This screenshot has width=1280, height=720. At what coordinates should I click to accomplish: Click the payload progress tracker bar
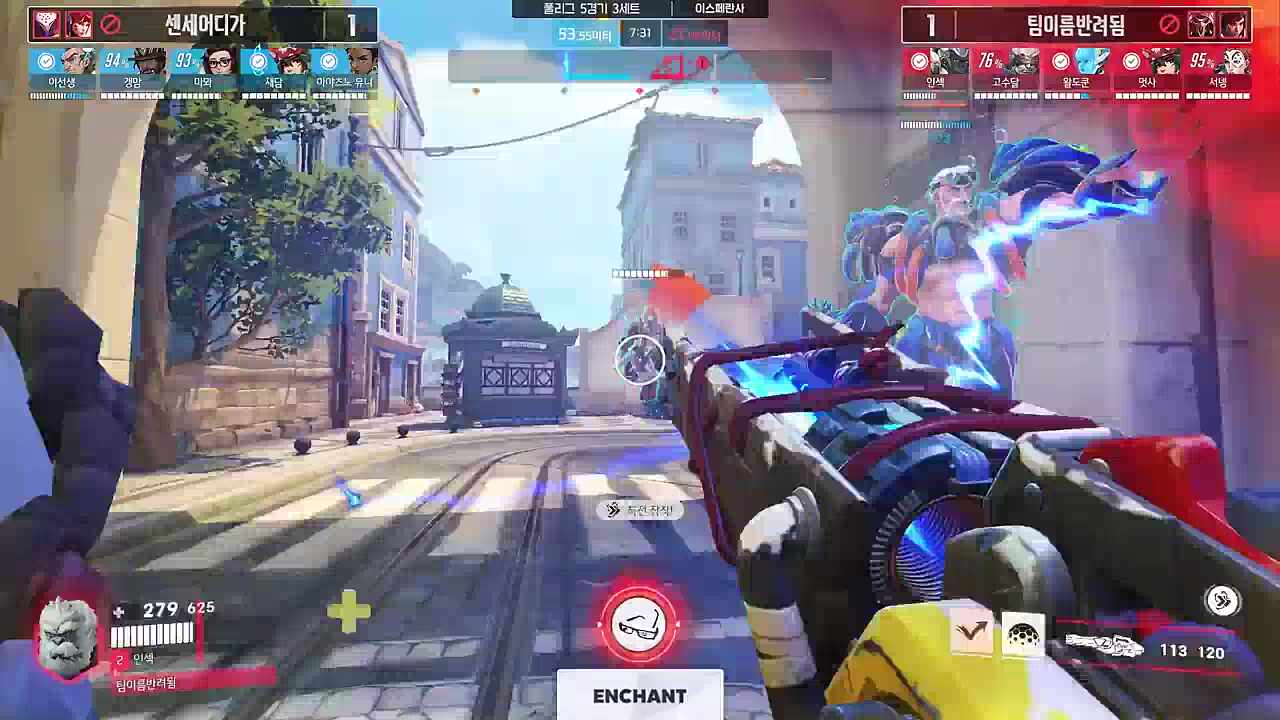pyautogui.click(x=640, y=67)
